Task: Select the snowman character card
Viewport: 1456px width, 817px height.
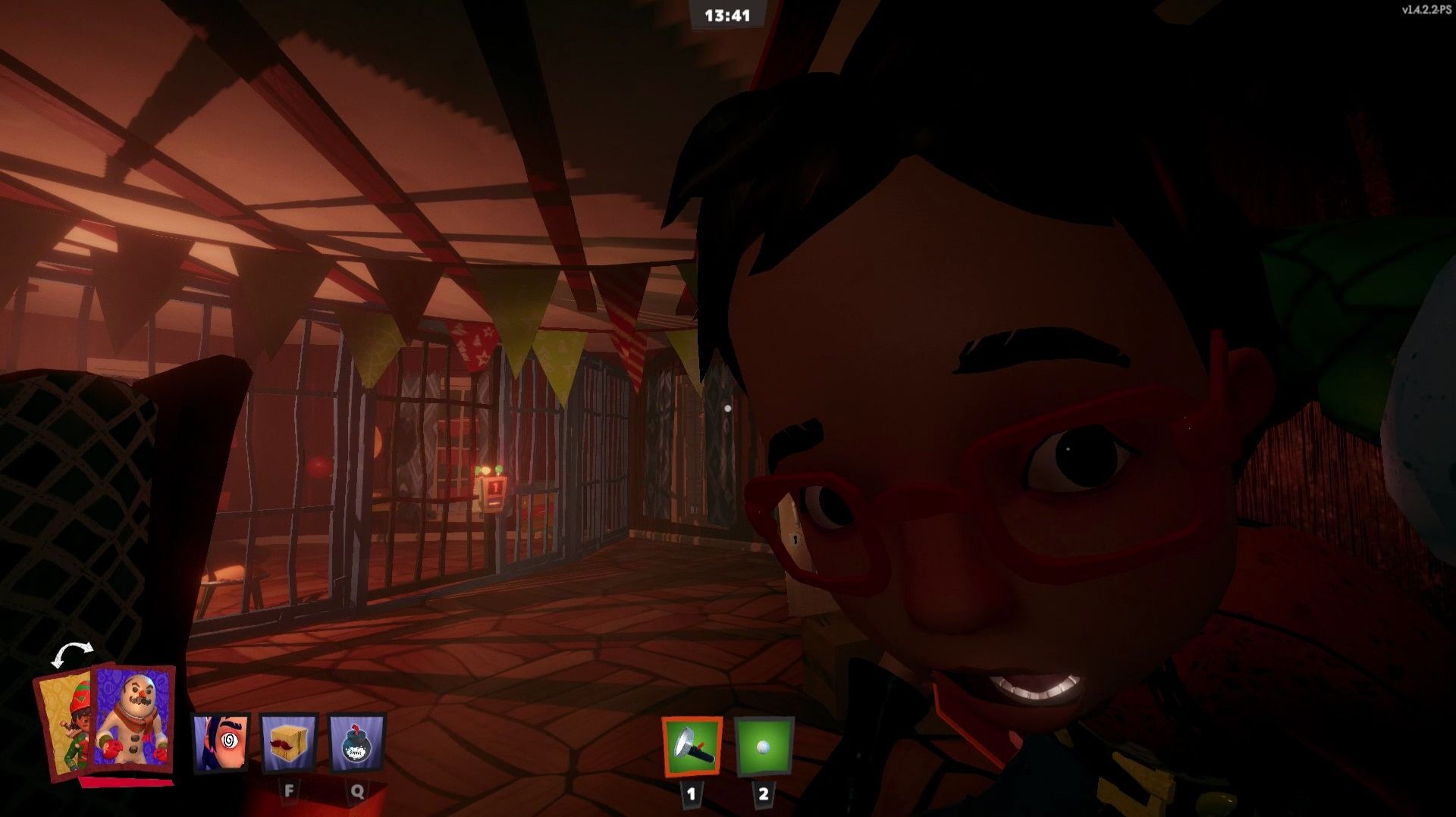Action: 133,720
